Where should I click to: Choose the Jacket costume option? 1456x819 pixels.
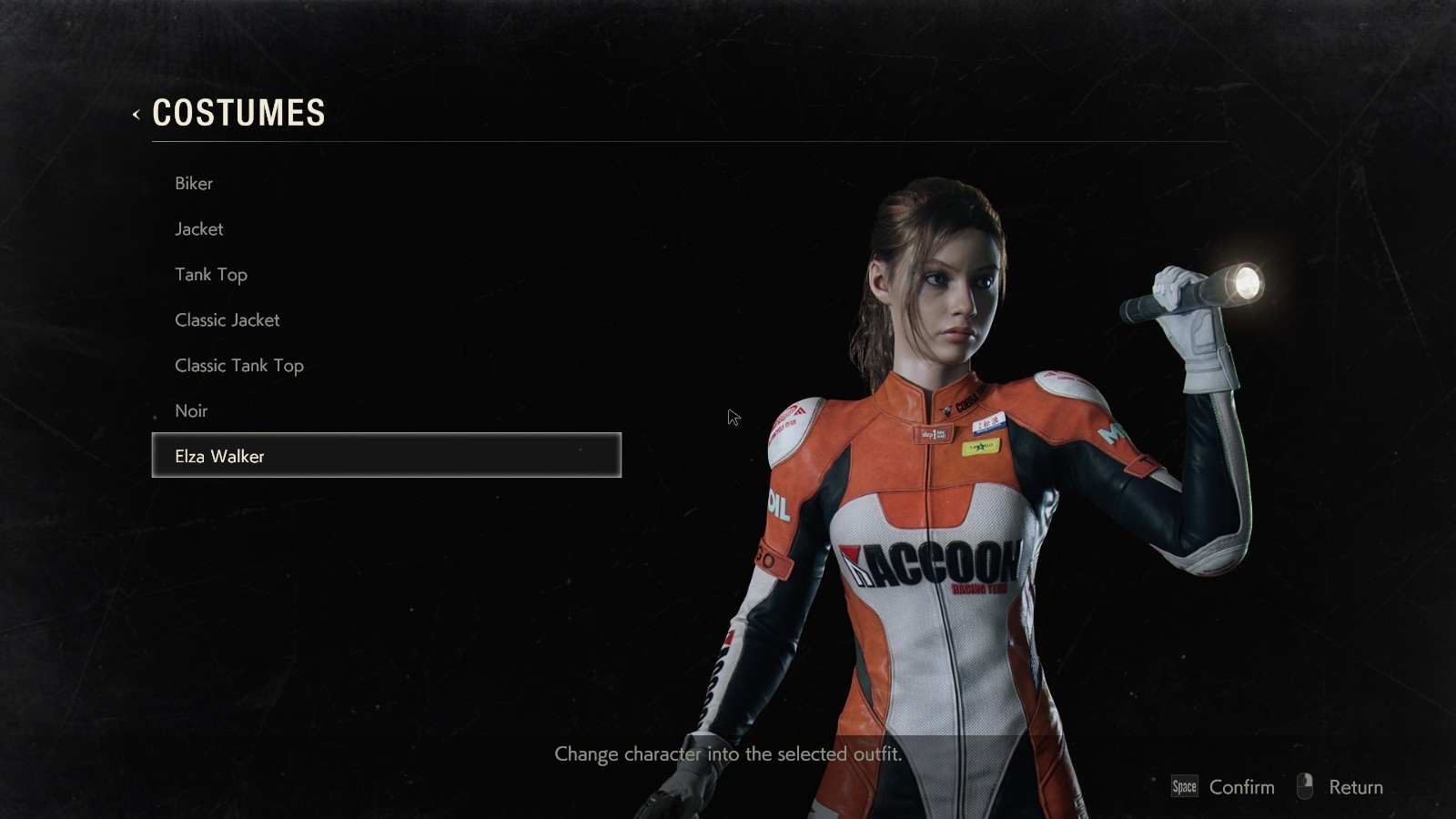[199, 228]
